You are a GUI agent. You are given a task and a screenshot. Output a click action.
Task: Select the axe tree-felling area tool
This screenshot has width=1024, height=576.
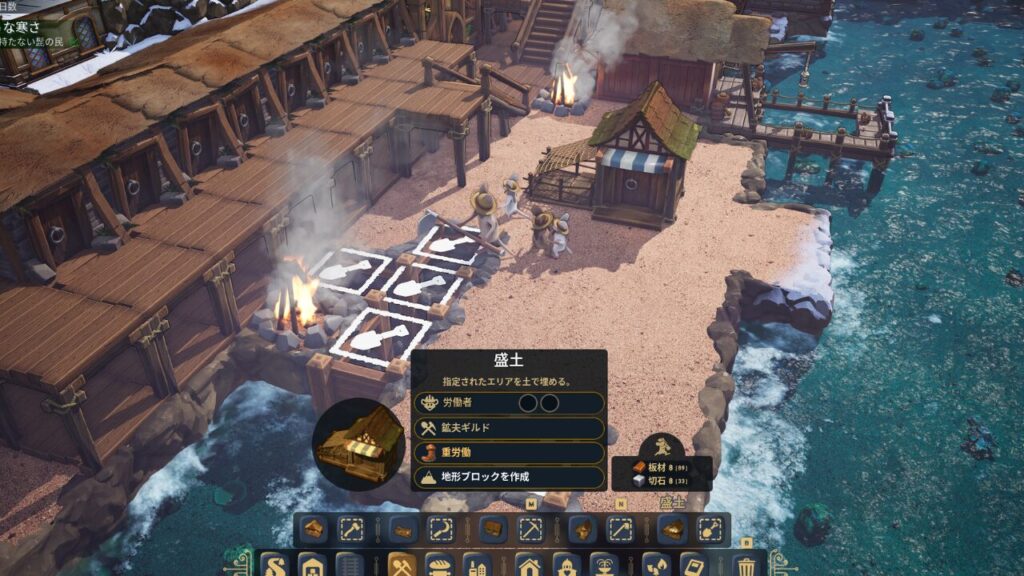pos(353,529)
